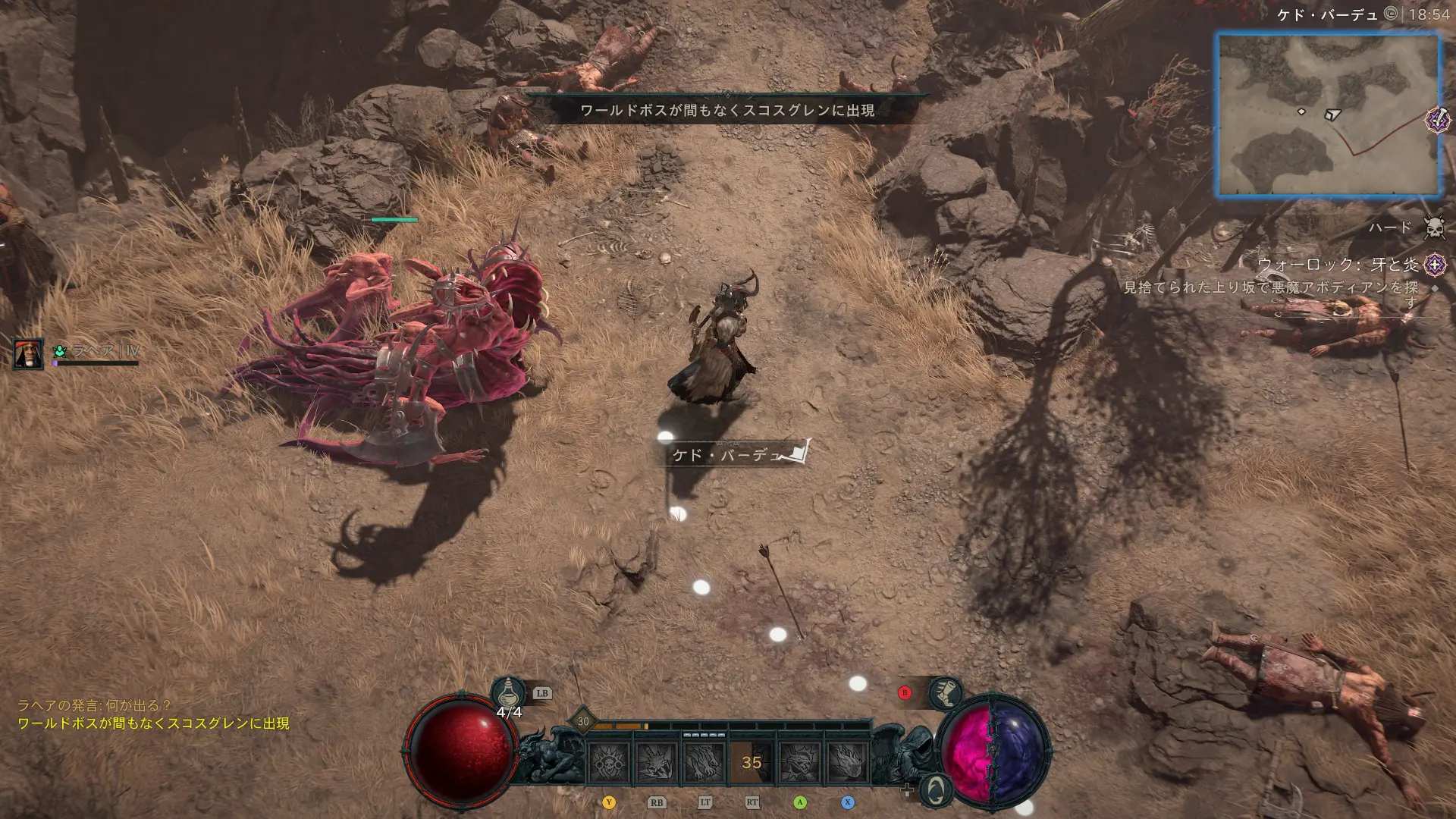Activate the spiked burst skill
Screen dimensions: 1456x819
pyautogui.click(x=657, y=761)
